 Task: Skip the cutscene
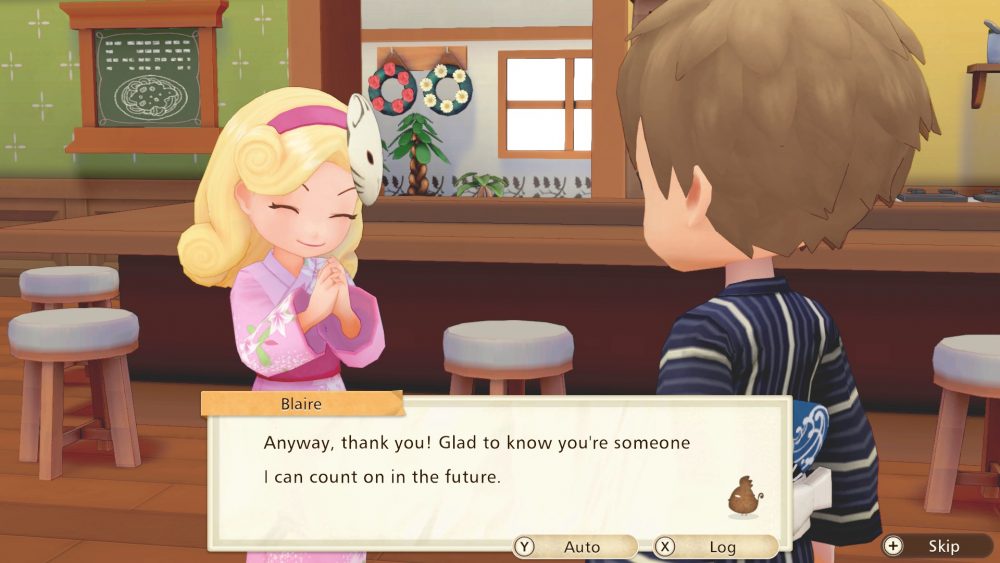(934, 546)
